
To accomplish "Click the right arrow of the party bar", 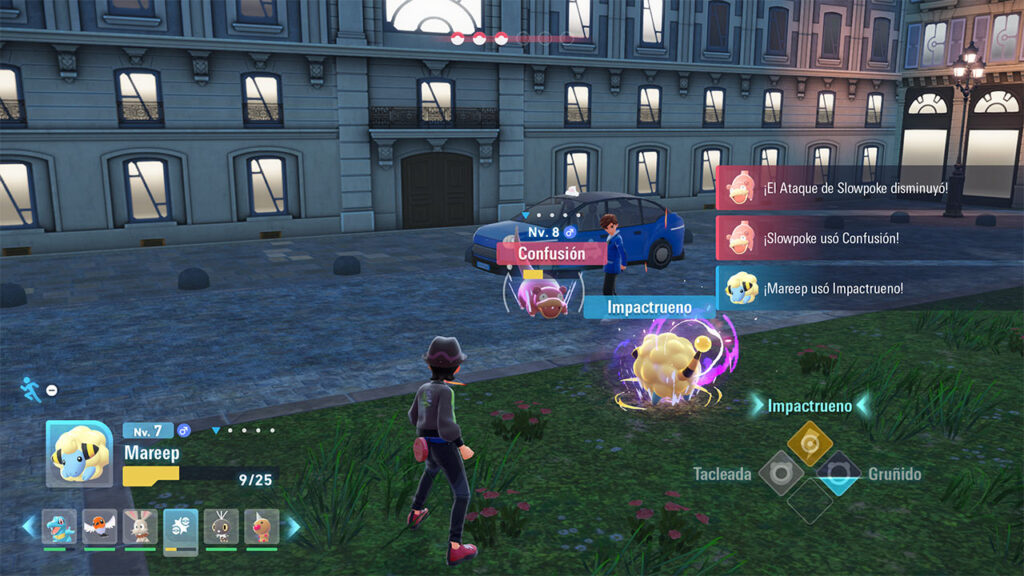I will (293, 526).
